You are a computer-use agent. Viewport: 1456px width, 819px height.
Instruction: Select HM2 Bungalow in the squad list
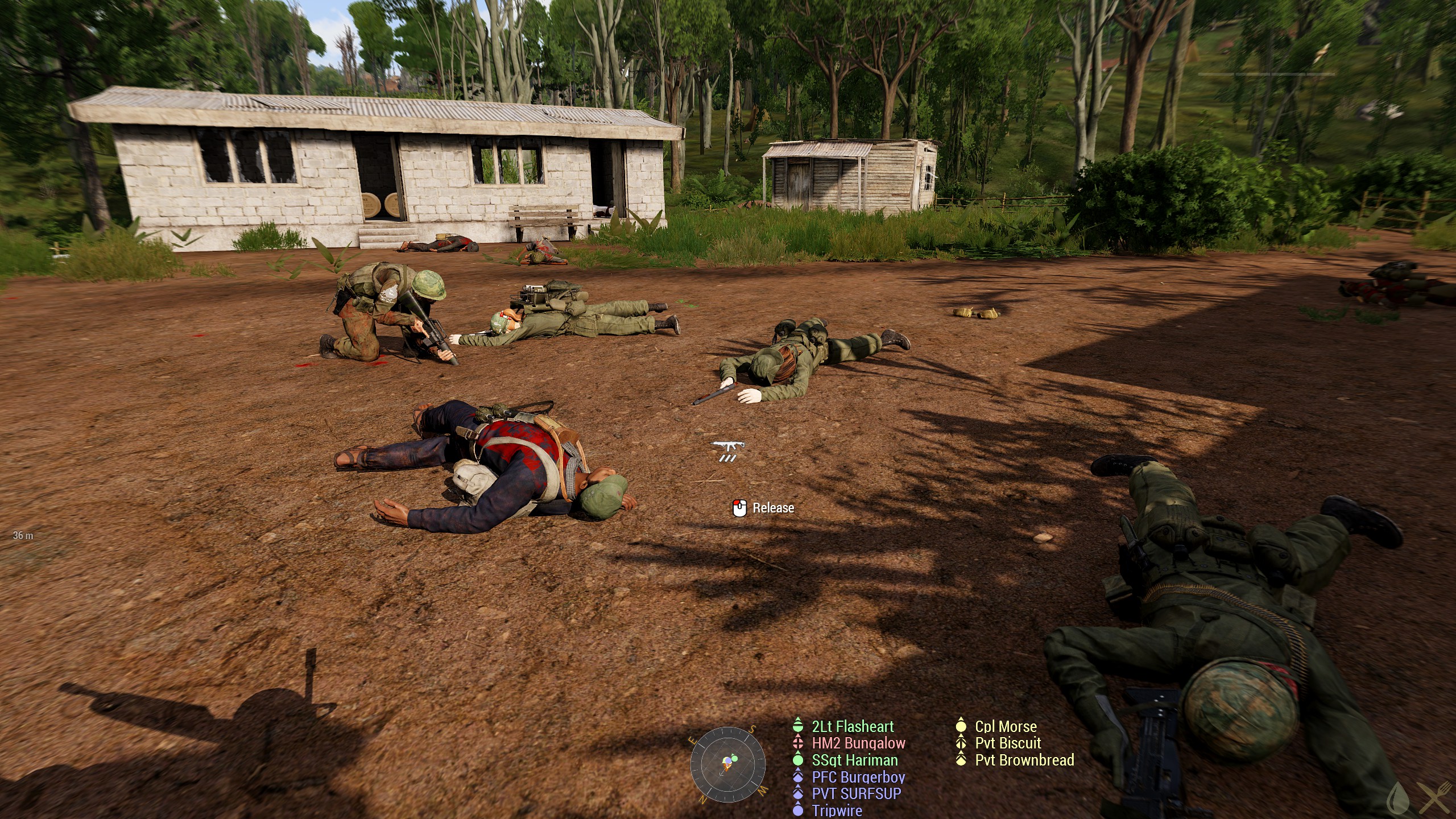(x=858, y=743)
